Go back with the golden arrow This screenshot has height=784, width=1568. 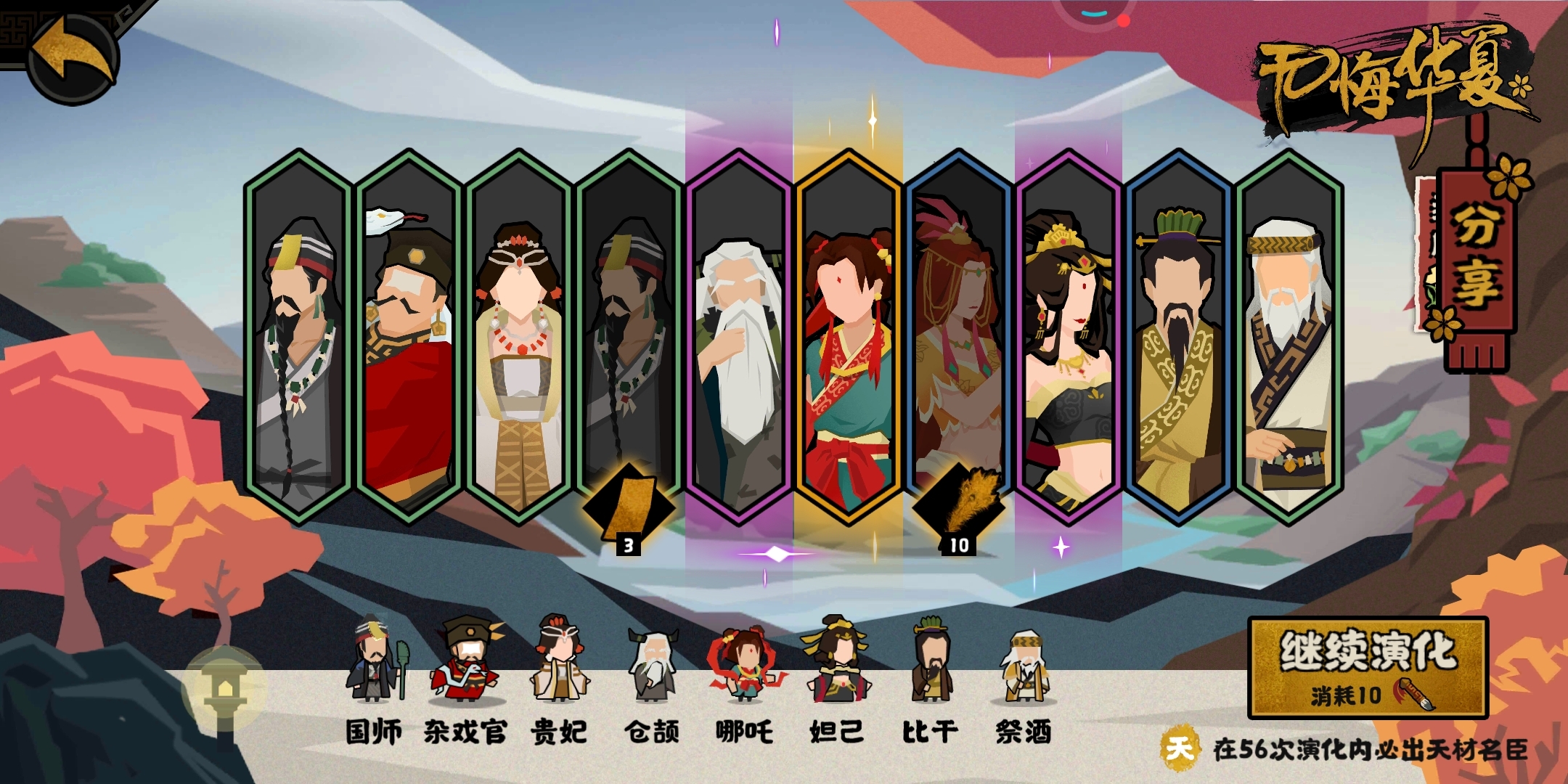(x=73, y=57)
